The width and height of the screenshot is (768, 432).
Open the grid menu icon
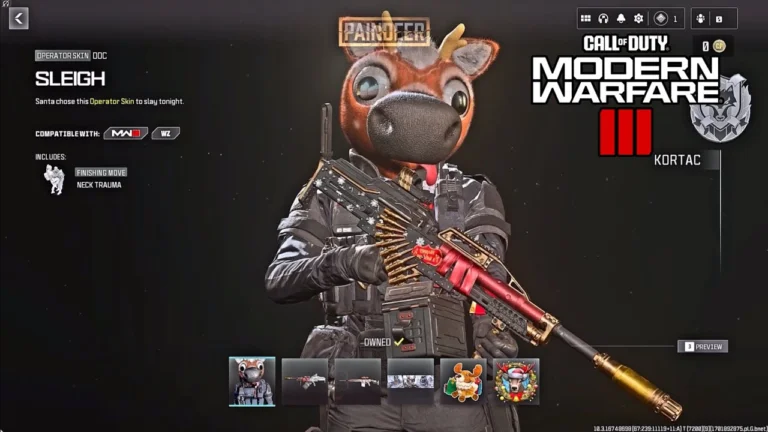pyautogui.click(x=586, y=18)
